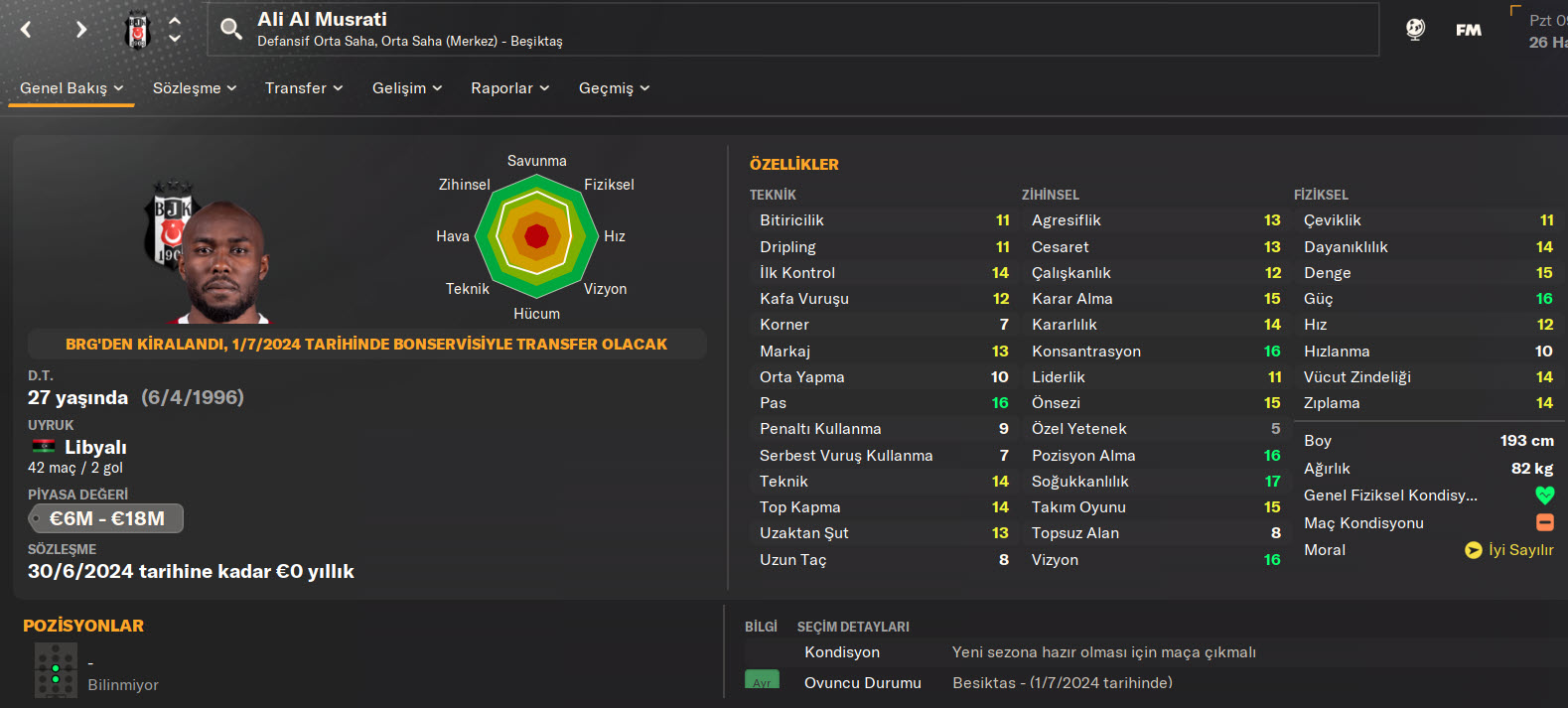Click the Moral İyi Sayılır status

click(1509, 550)
